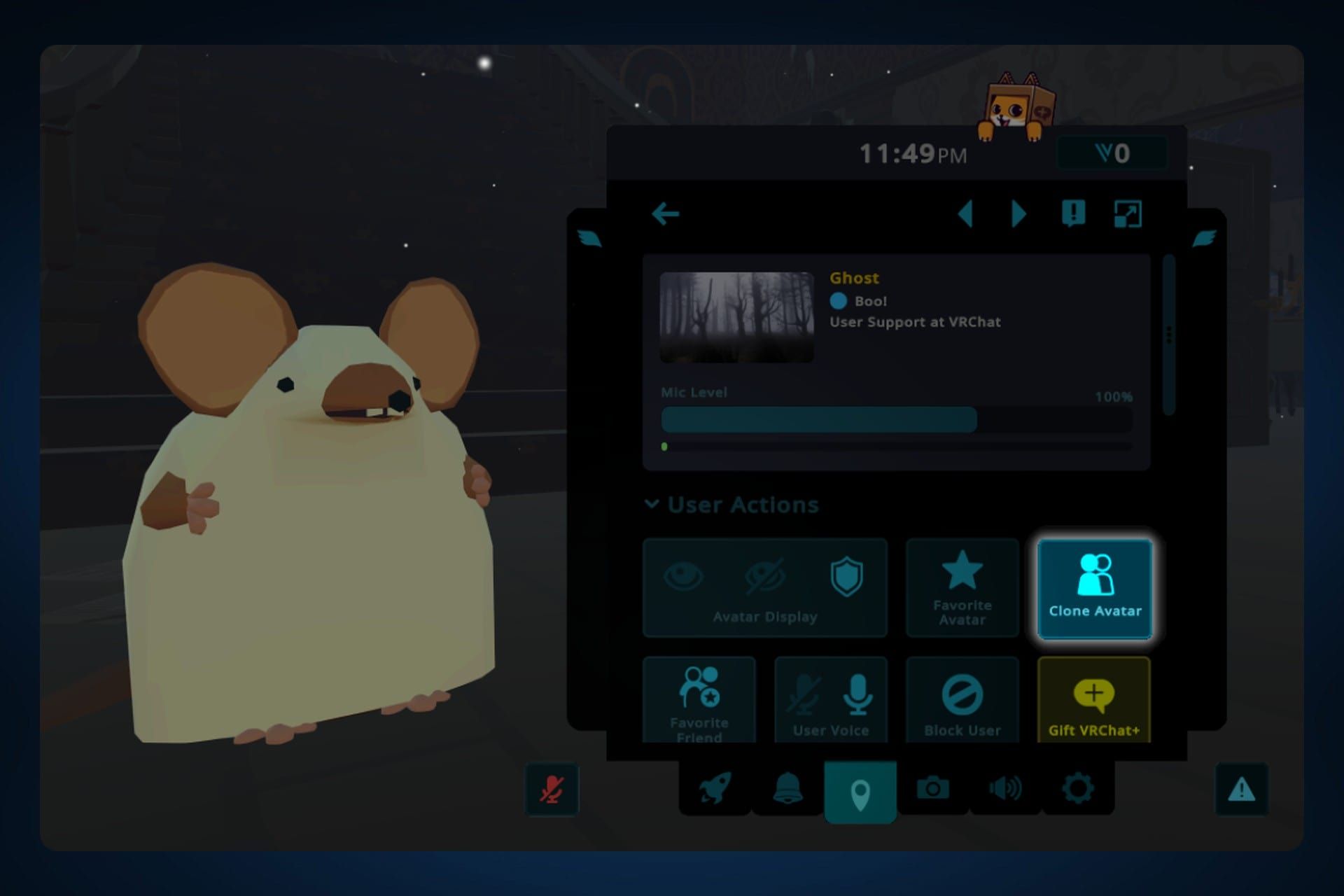Screen dimensions: 1344x896
Task: Show avatar using the open eye icon
Action: point(682,577)
